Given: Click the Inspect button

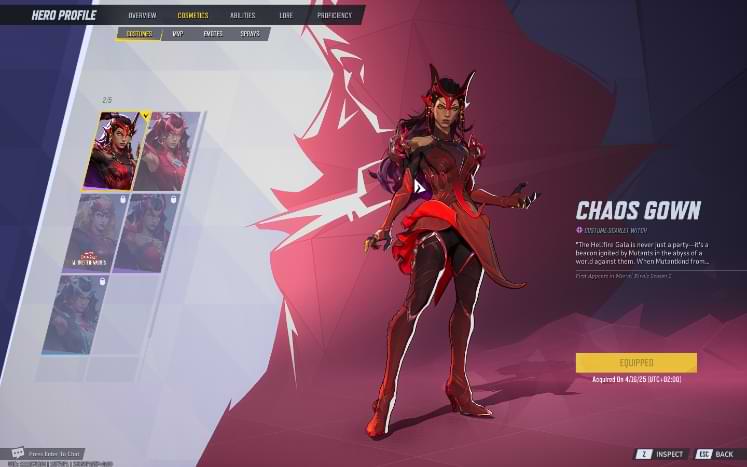Looking at the screenshot, I should [x=660, y=453].
